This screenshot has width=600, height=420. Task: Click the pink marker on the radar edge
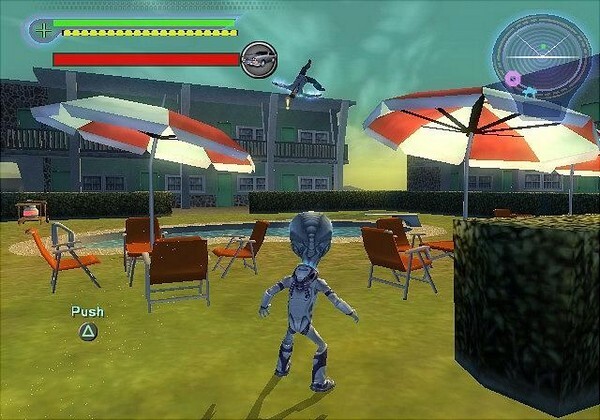tap(513, 78)
